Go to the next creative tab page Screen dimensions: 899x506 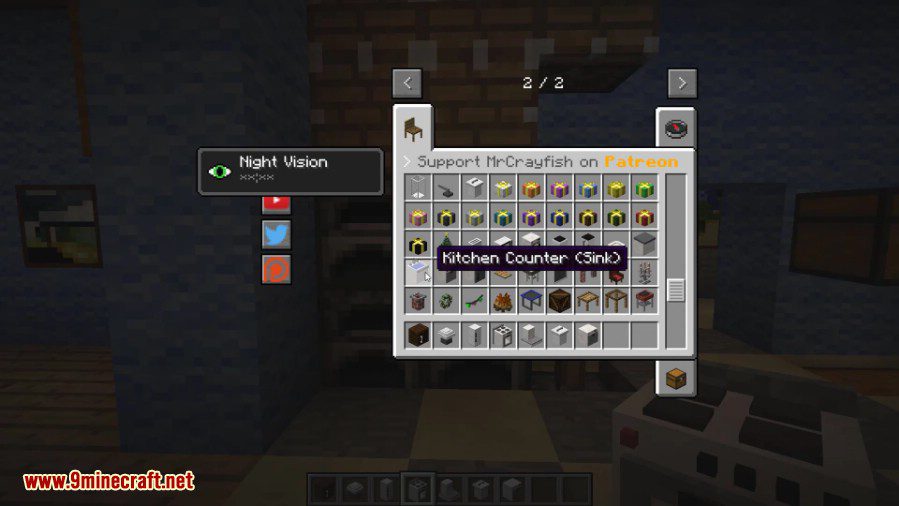pos(682,83)
